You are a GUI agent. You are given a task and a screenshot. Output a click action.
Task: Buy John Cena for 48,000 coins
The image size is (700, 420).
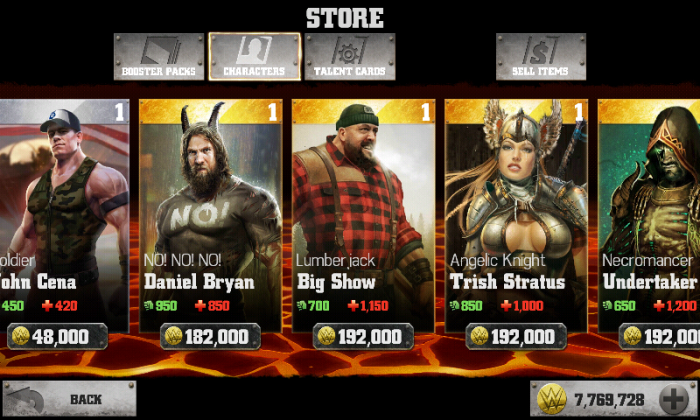tap(61, 336)
